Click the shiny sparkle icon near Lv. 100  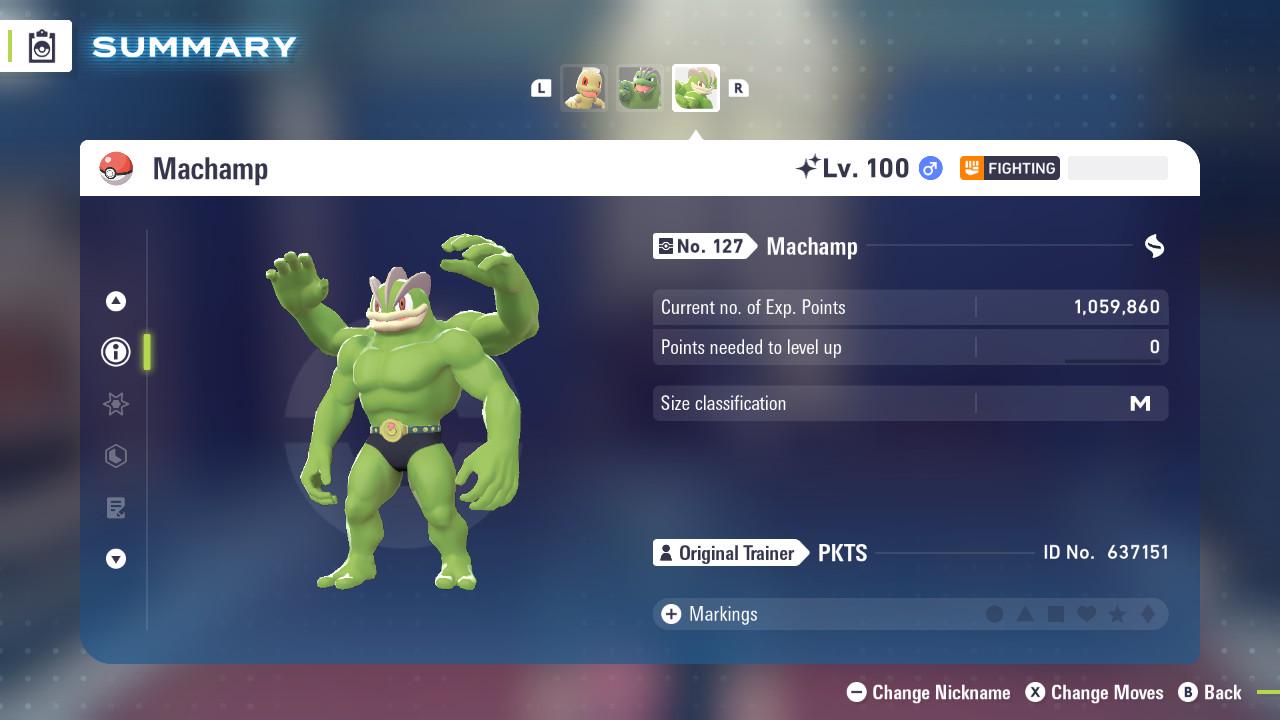click(x=812, y=166)
